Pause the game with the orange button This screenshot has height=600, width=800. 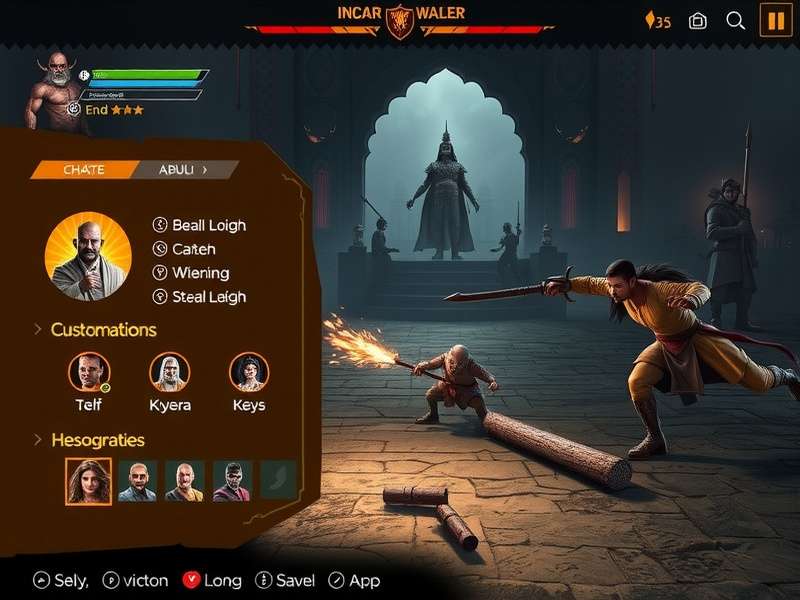click(775, 20)
